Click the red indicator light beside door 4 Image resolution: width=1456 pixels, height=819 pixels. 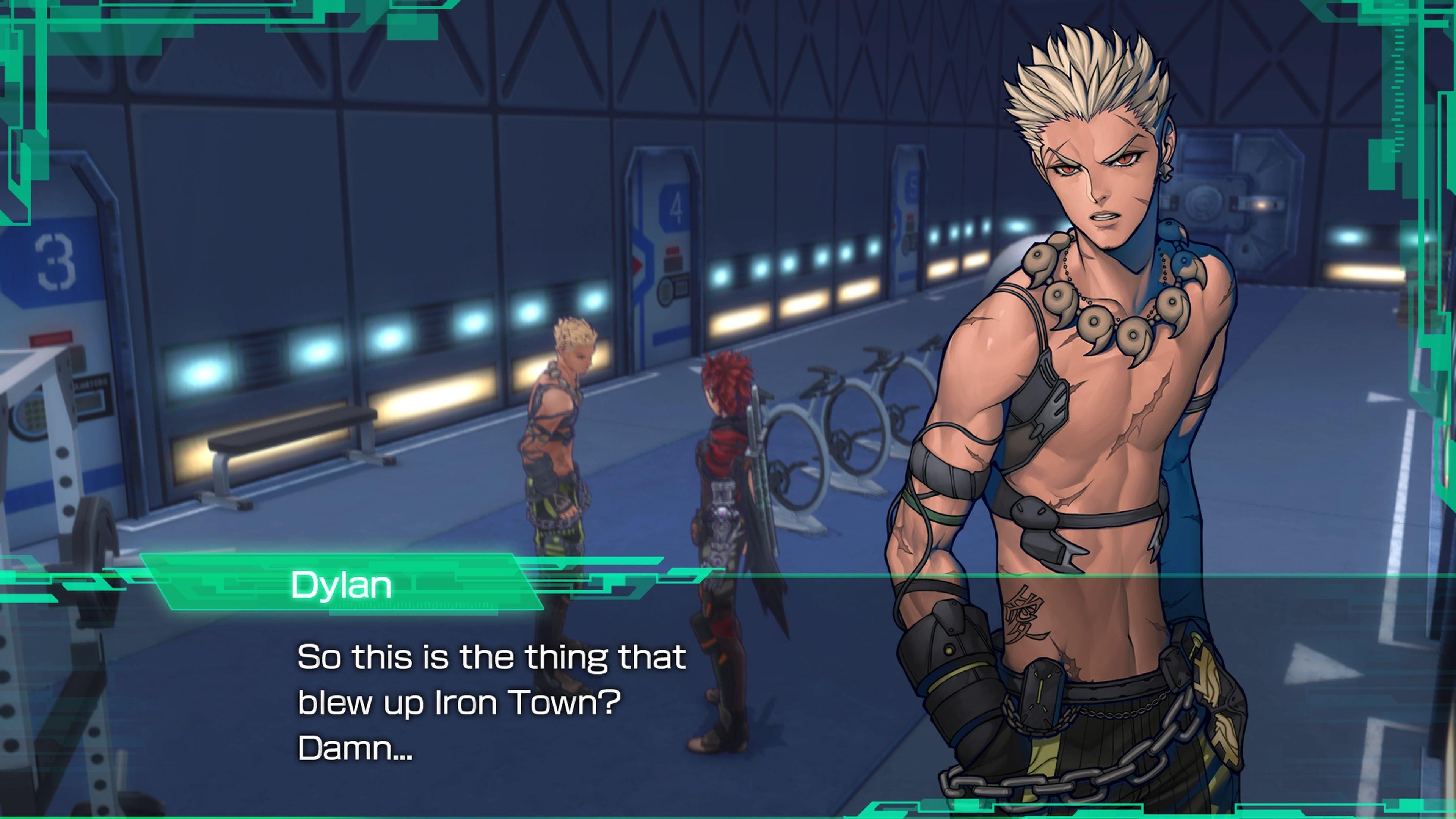coord(673,250)
